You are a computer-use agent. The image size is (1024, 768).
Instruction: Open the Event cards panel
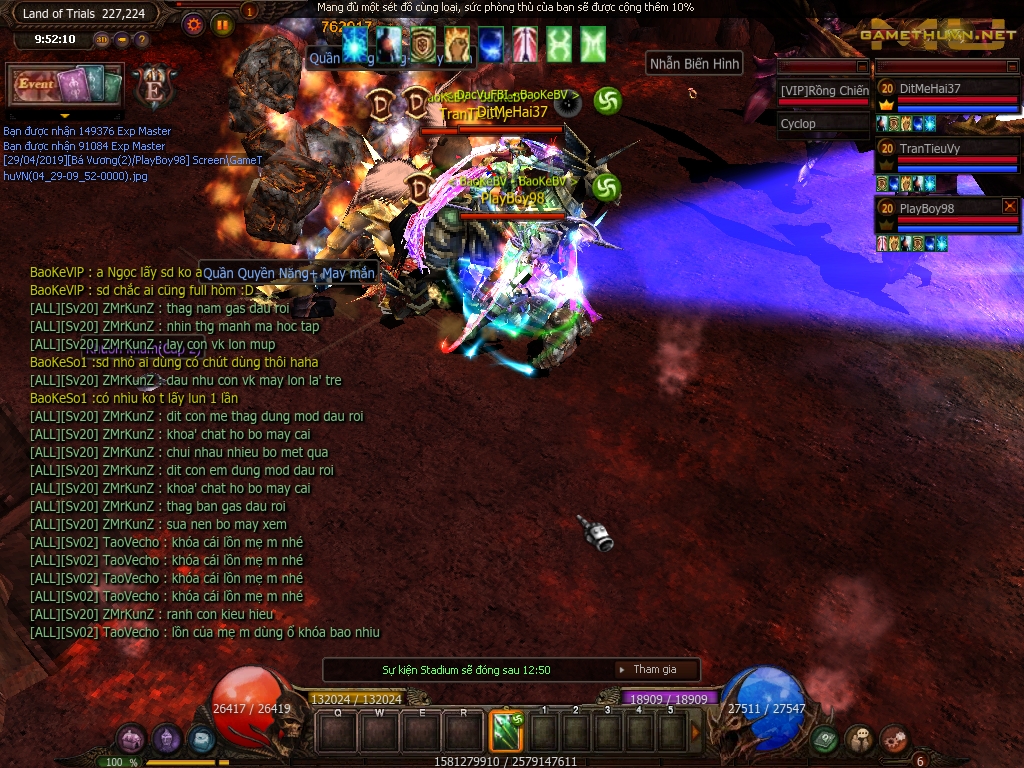tap(65, 85)
